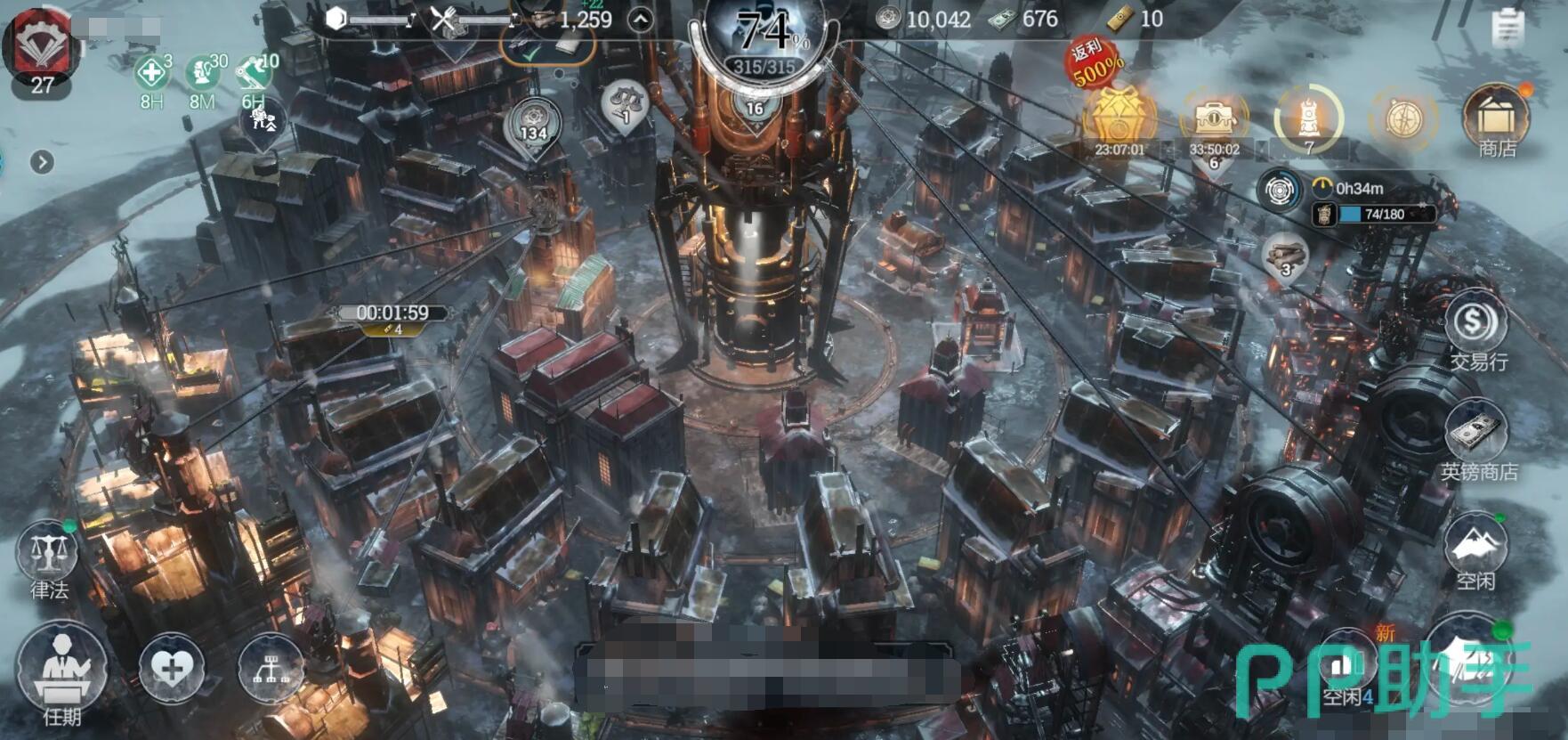Viewport: 1568px width, 740px height.
Task: Open the 英镑商店 pound shop
Action: (1477, 441)
